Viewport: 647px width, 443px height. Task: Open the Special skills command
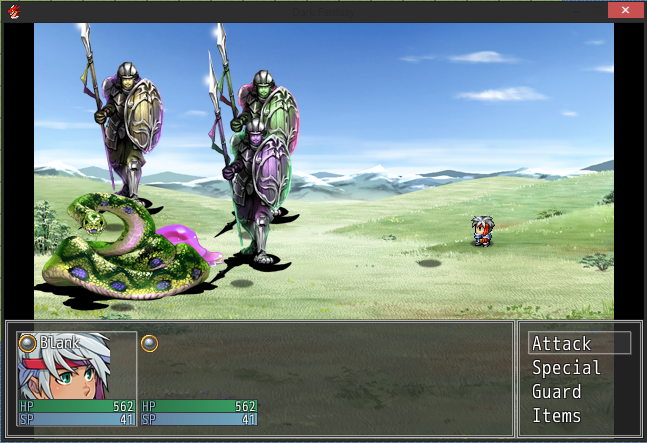click(566, 368)
